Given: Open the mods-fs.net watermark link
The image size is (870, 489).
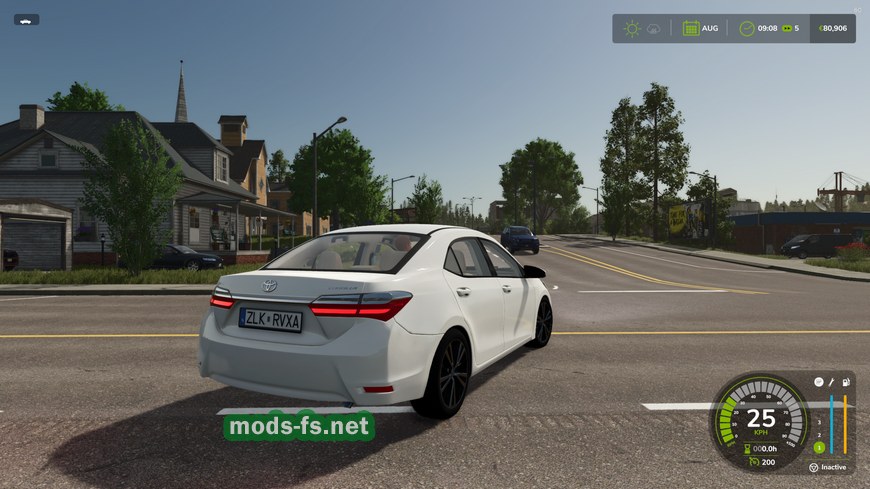Looking at the screenshot, I should 299,427.
